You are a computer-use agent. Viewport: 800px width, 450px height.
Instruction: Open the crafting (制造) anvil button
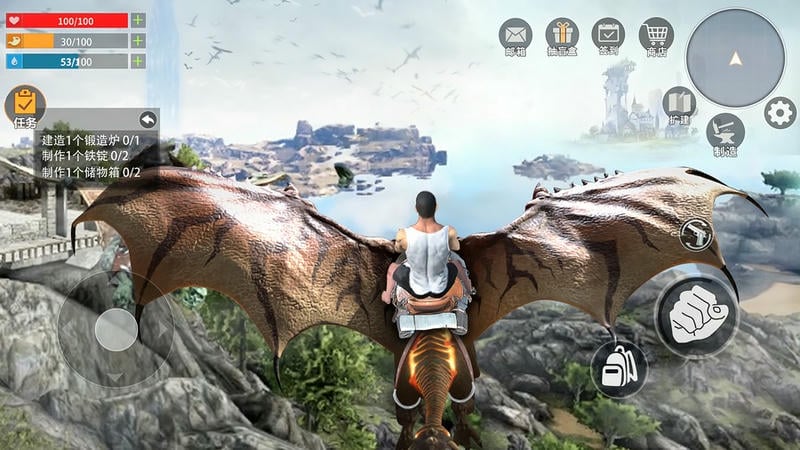(725, 132)
